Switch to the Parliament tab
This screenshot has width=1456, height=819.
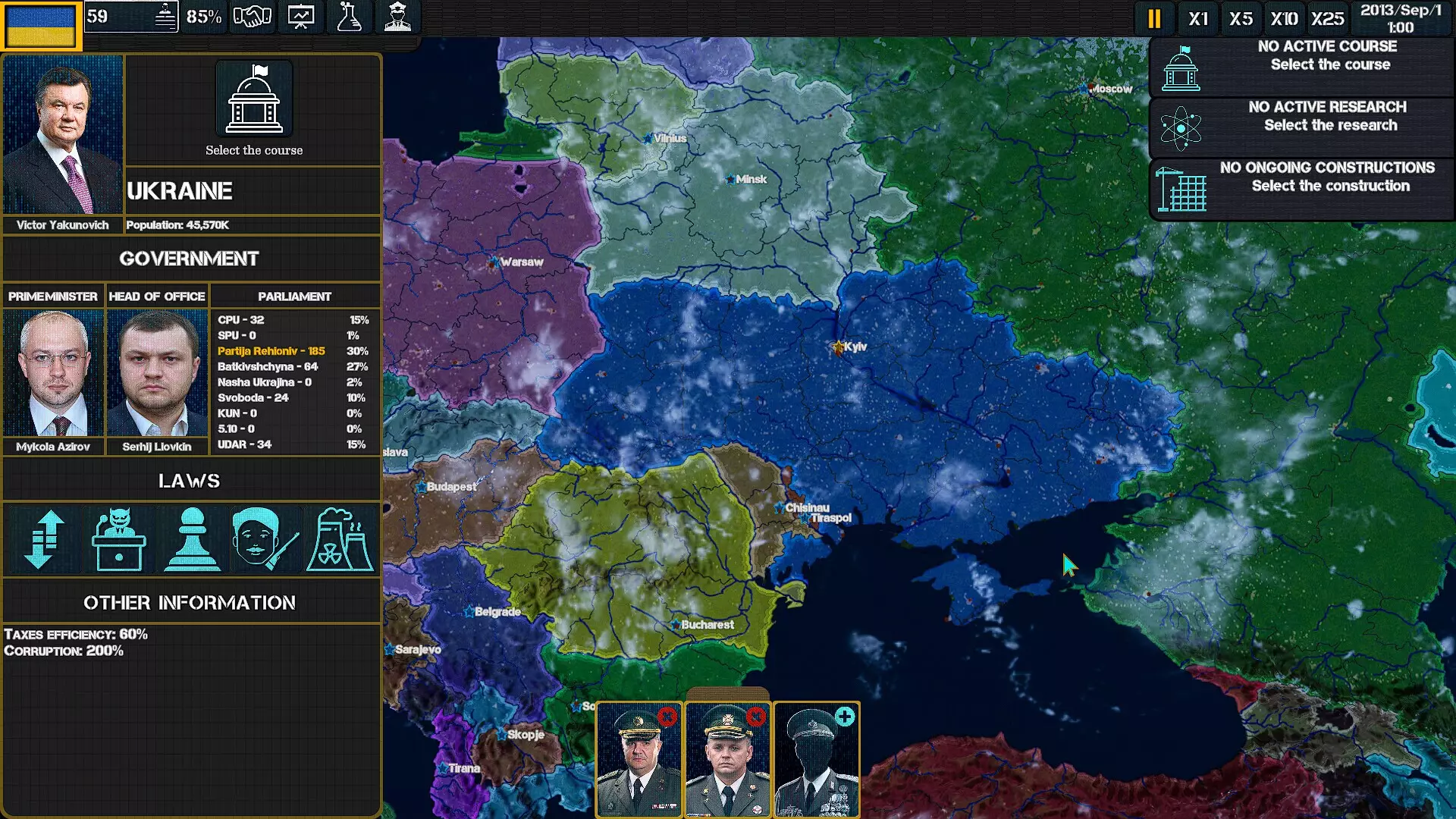click(x=295, y=297)
